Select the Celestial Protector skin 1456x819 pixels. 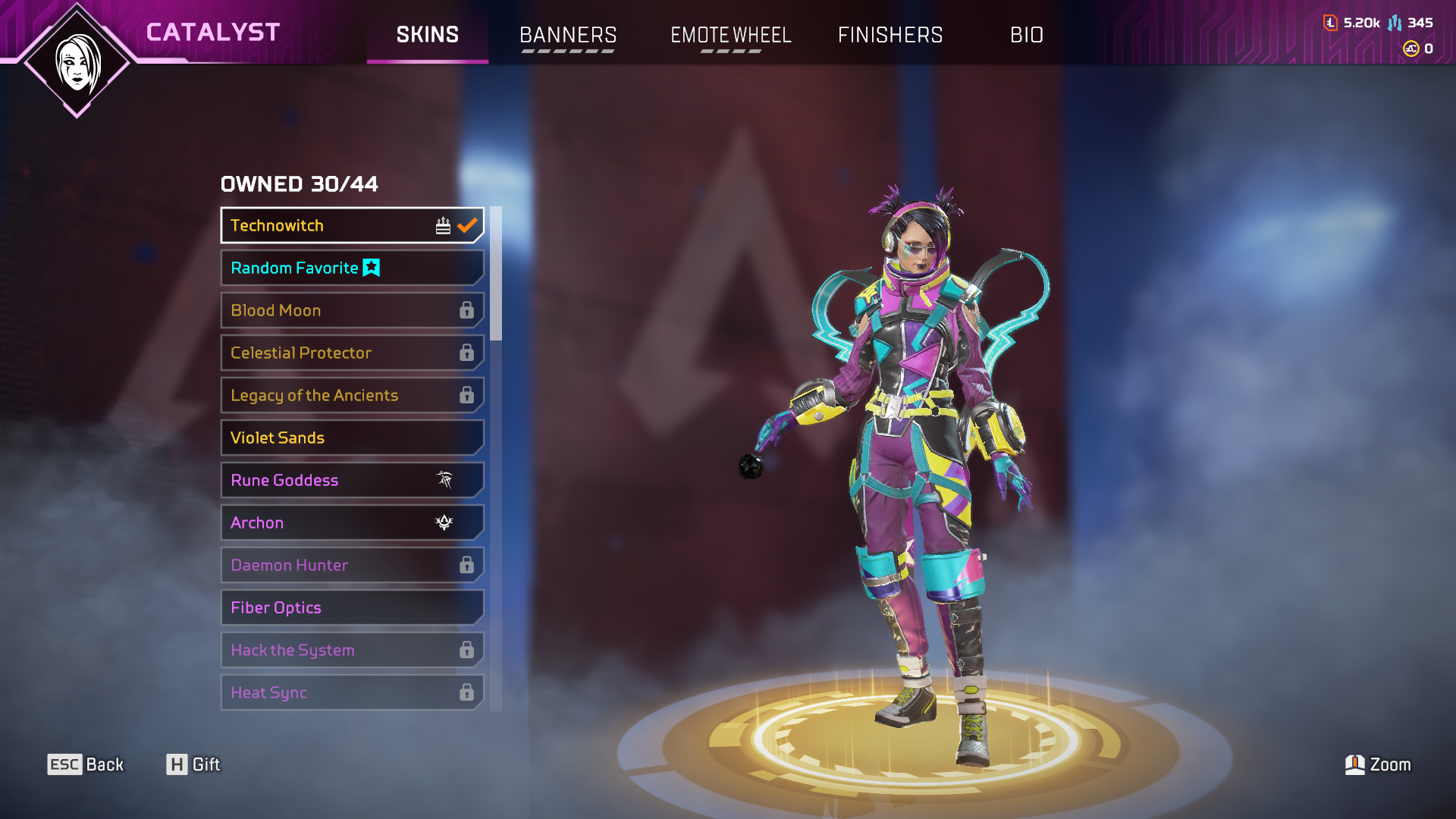(352, 353)
